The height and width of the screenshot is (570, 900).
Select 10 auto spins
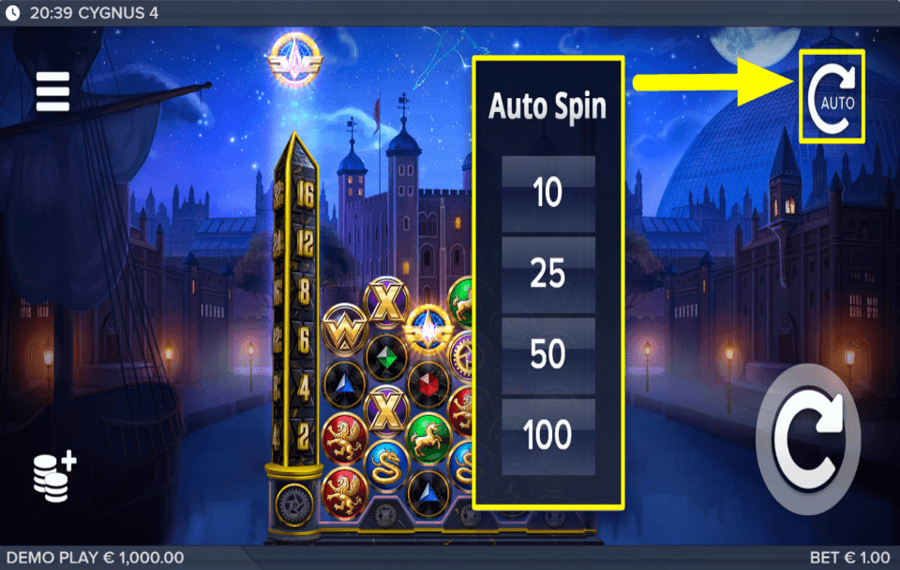pyautogui.click(x=547, y=192)
